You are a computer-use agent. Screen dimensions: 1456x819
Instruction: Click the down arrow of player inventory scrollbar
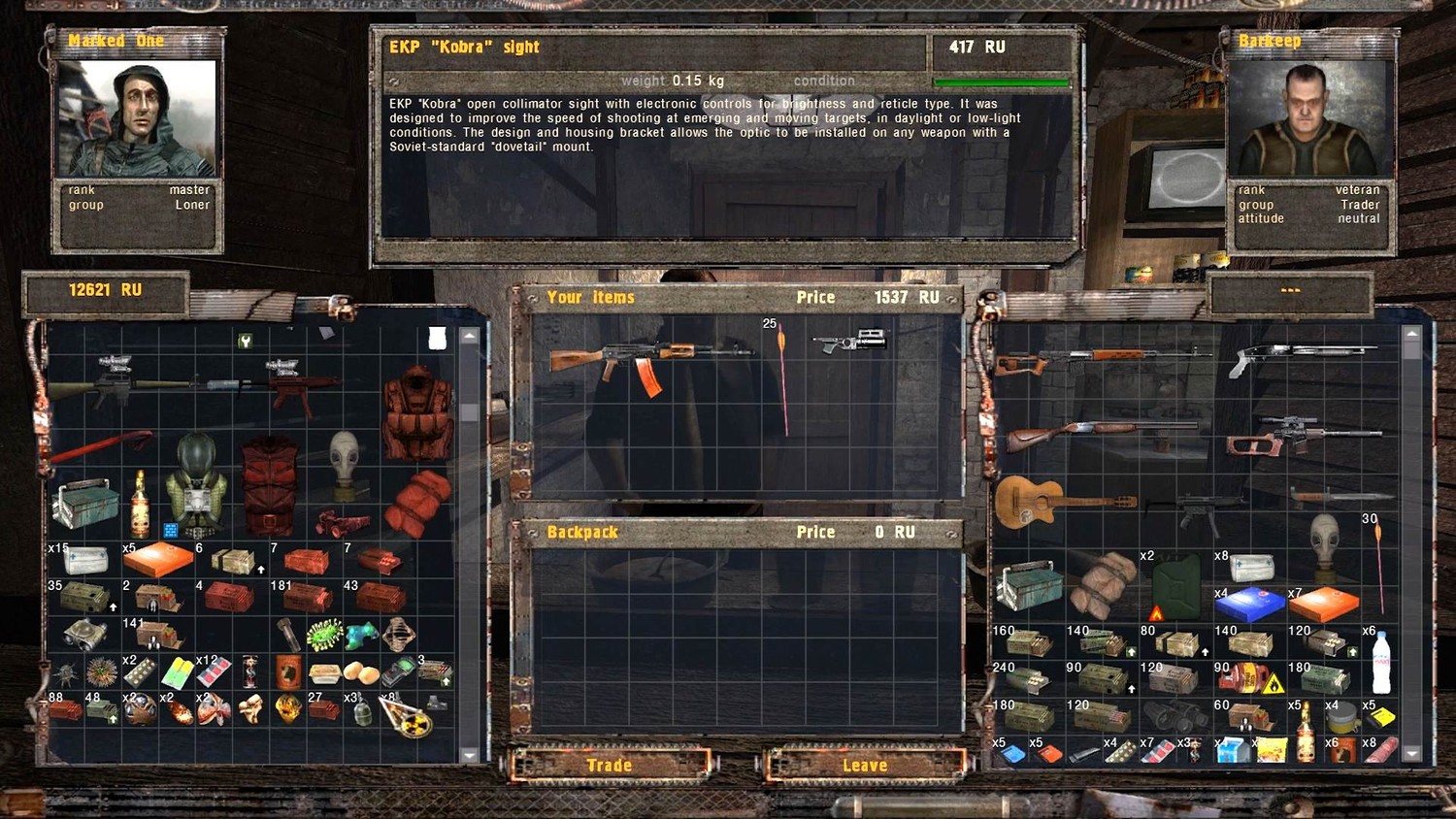pyautogui.click(x=470, y=754)
